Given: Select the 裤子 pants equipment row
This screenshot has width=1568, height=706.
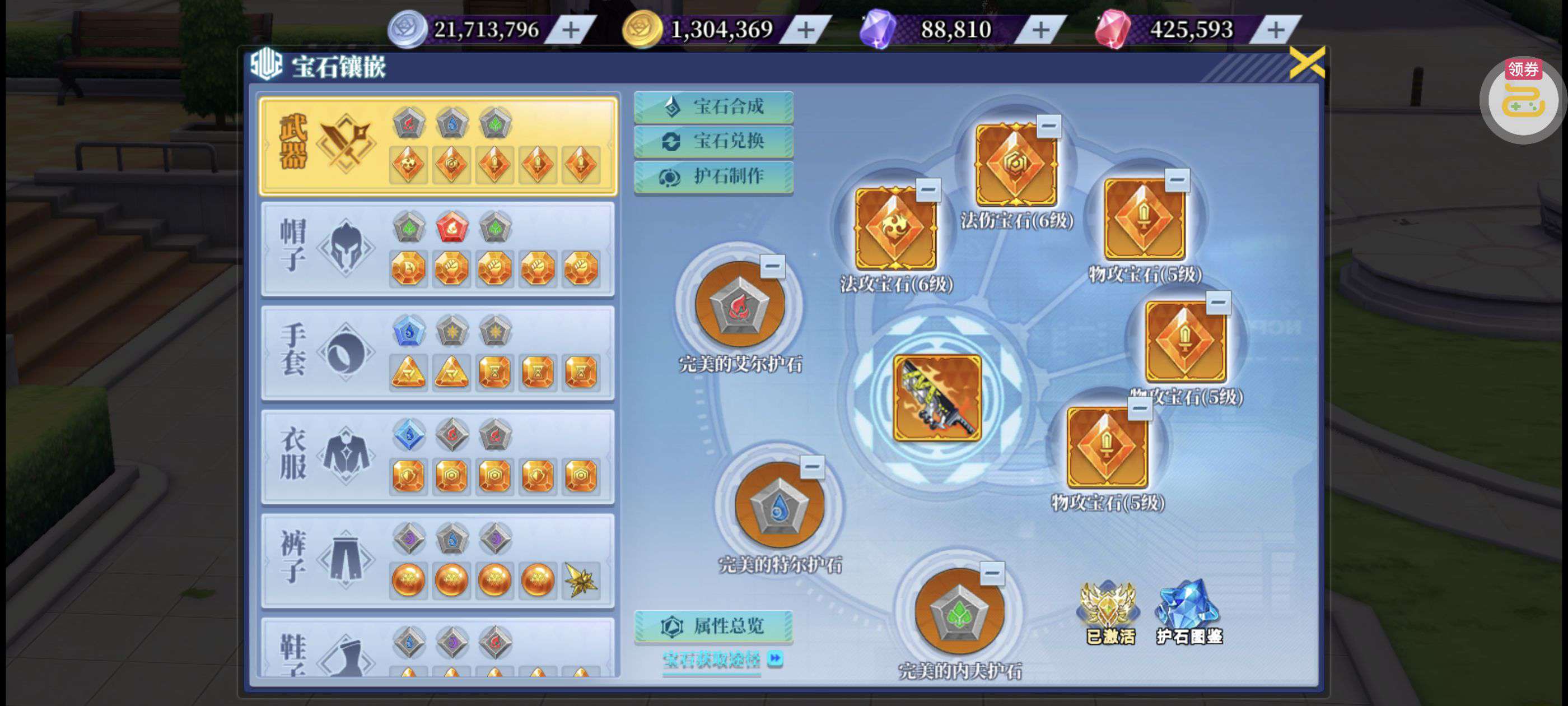Looking at the screenshot, I should pyautogui.click(x=438, y=560).
